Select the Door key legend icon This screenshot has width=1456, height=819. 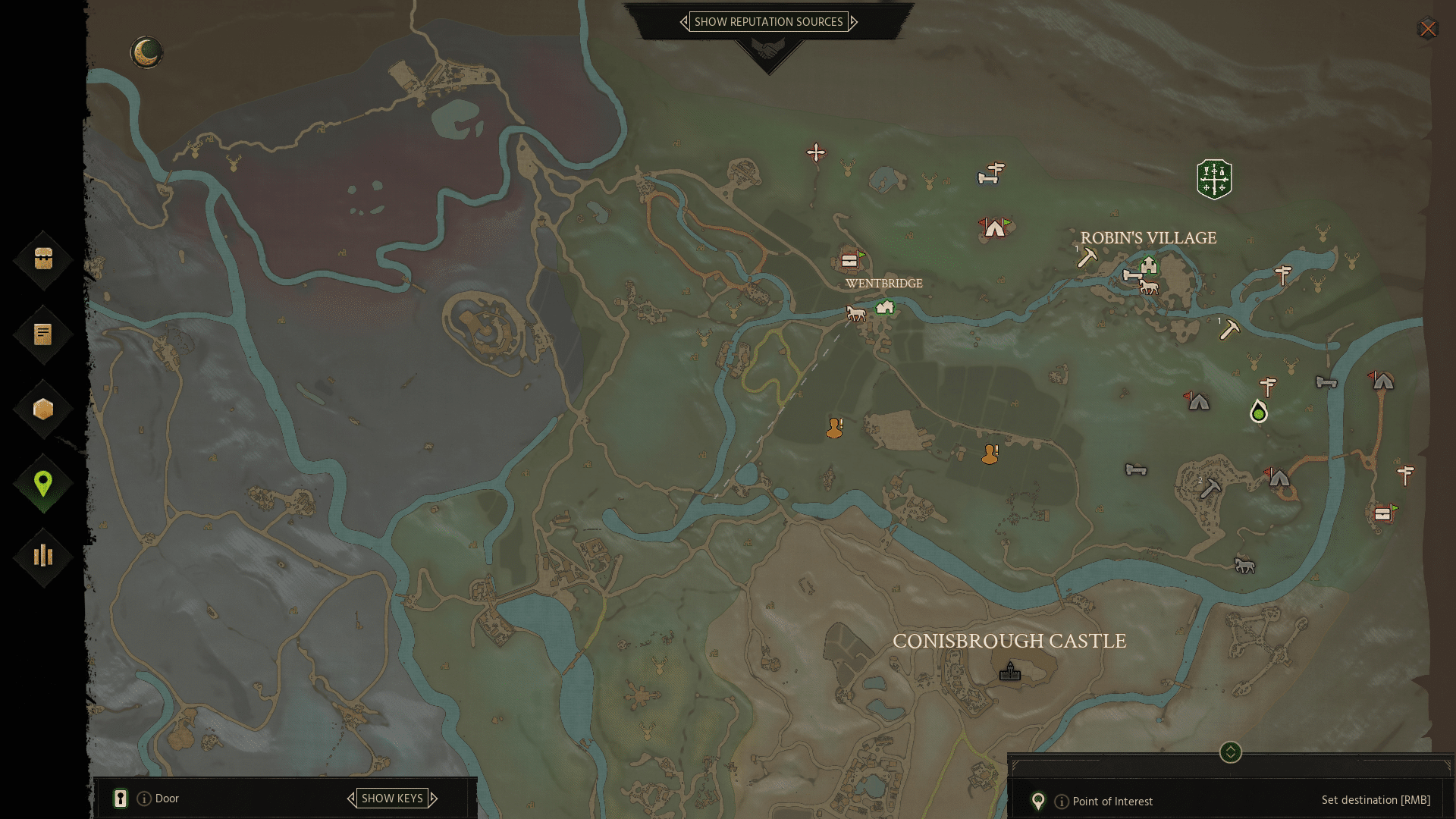pos(121,798)
